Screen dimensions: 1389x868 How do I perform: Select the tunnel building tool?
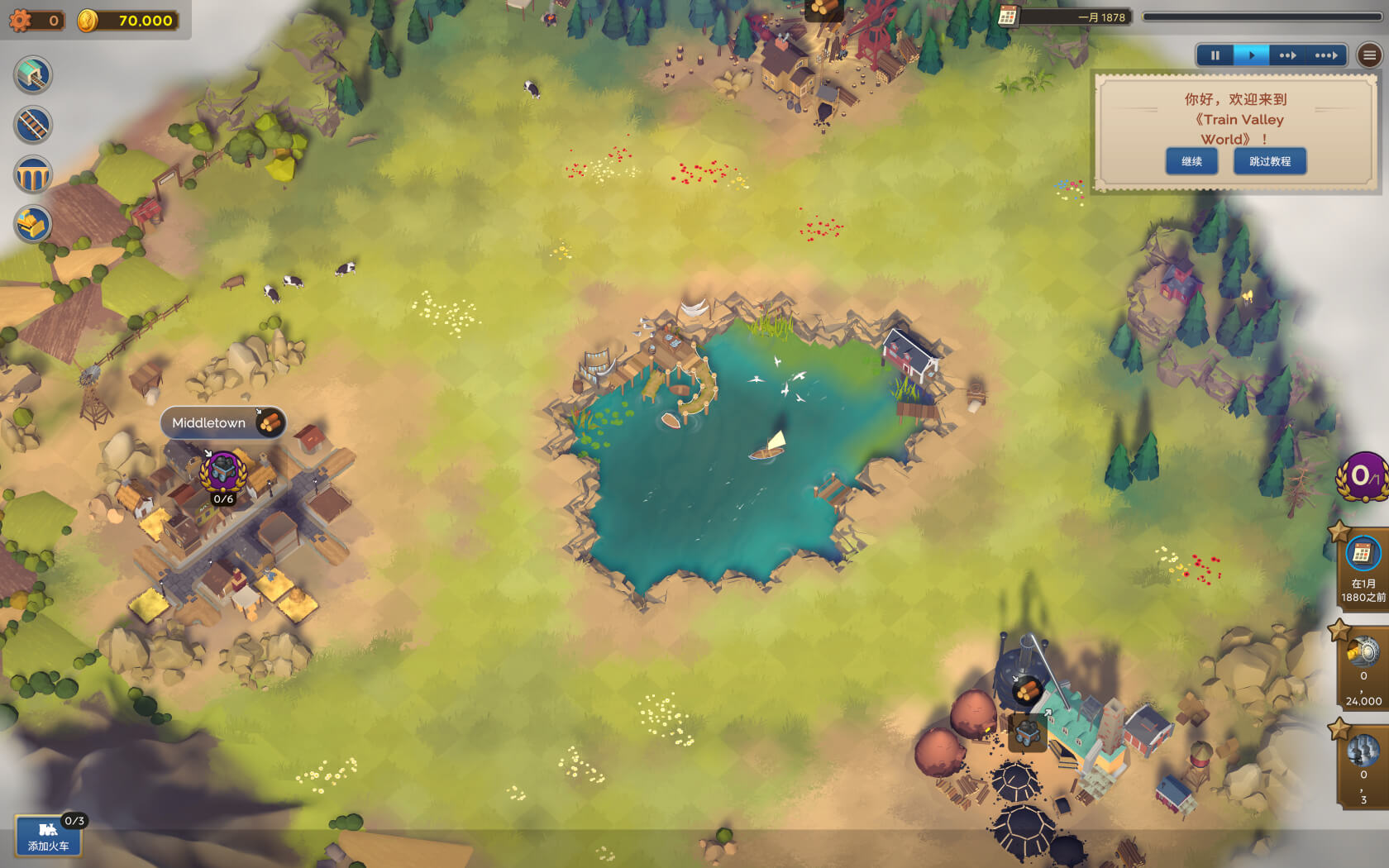coord(33,75)
